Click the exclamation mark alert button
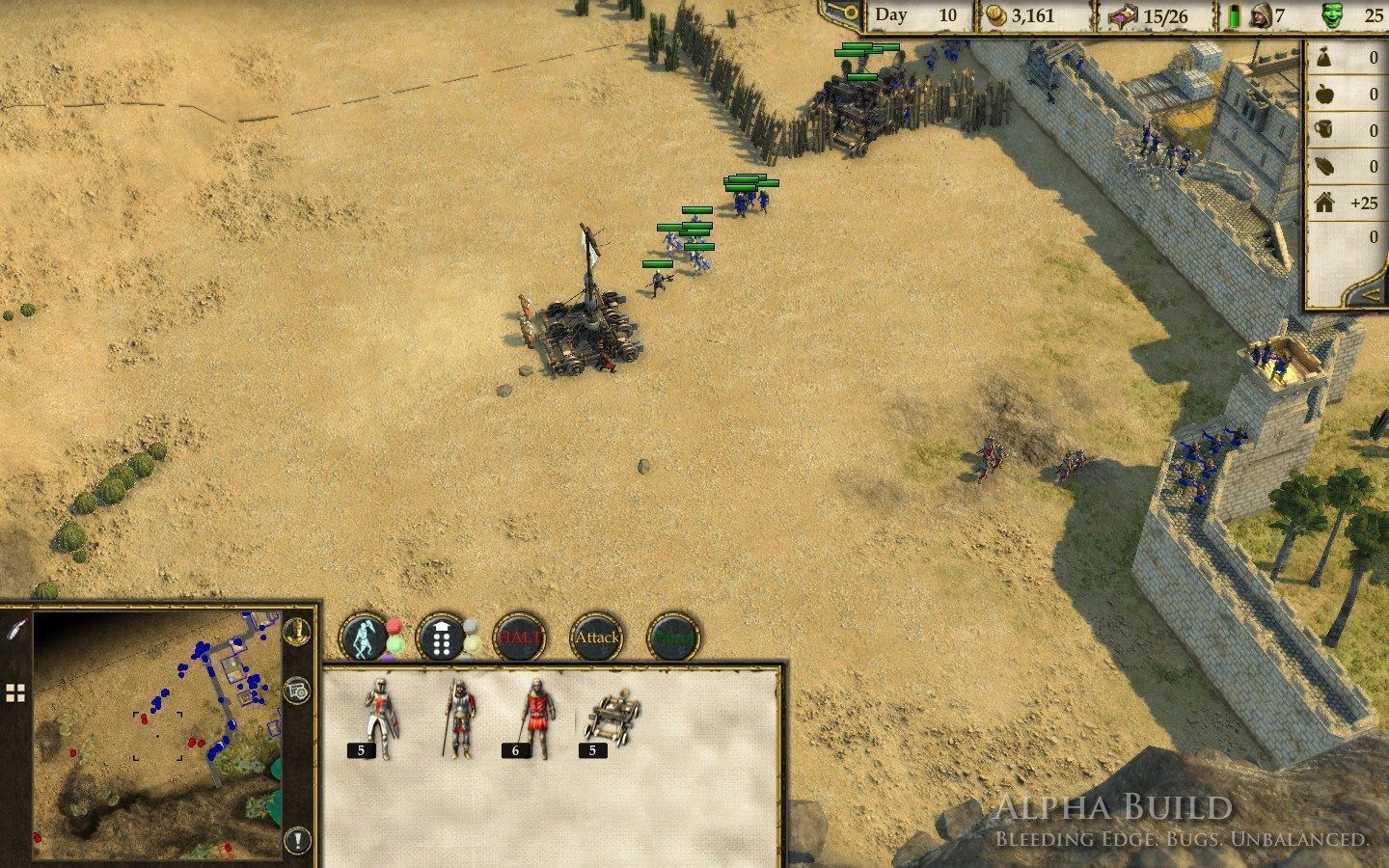 point(298,839)
